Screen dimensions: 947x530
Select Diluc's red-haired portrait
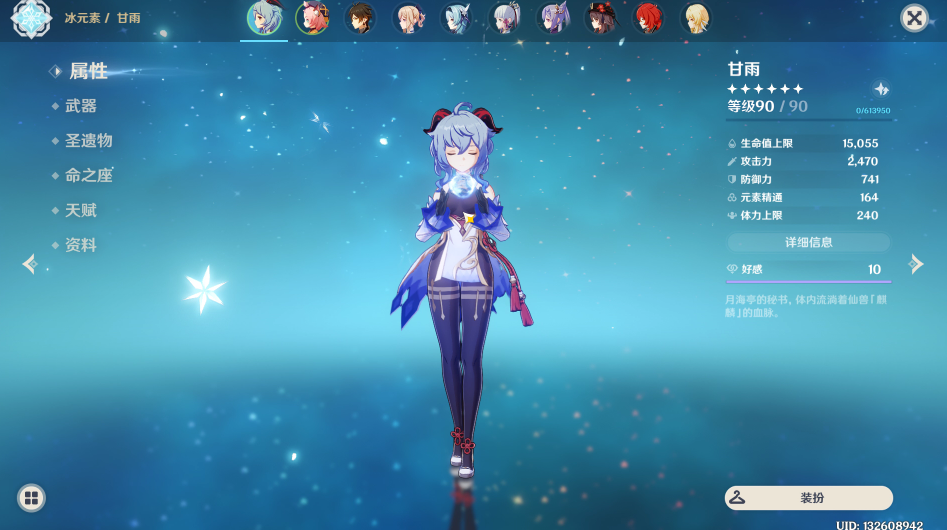(x=649, y=18)
